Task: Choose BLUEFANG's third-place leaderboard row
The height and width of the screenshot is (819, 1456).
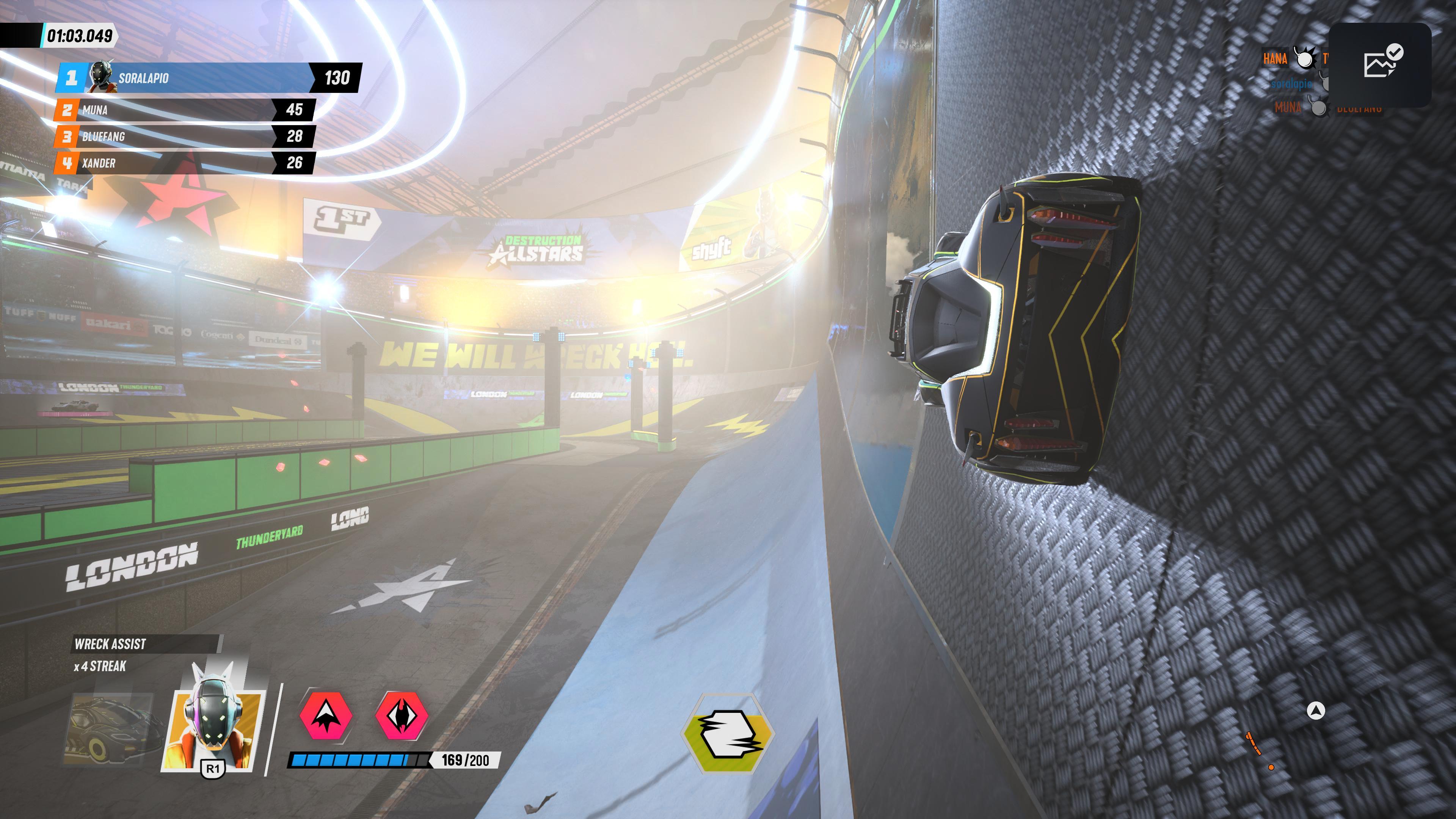Action: [184, 136]
